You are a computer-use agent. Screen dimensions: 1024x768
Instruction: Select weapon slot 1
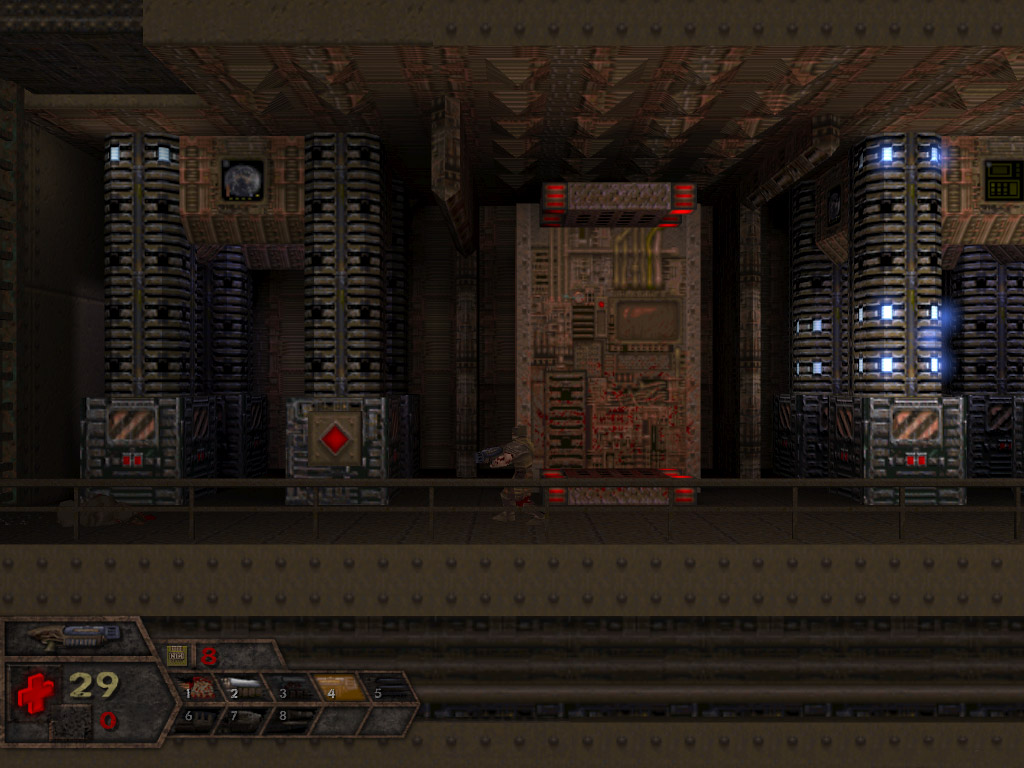[x=200, y=688]
